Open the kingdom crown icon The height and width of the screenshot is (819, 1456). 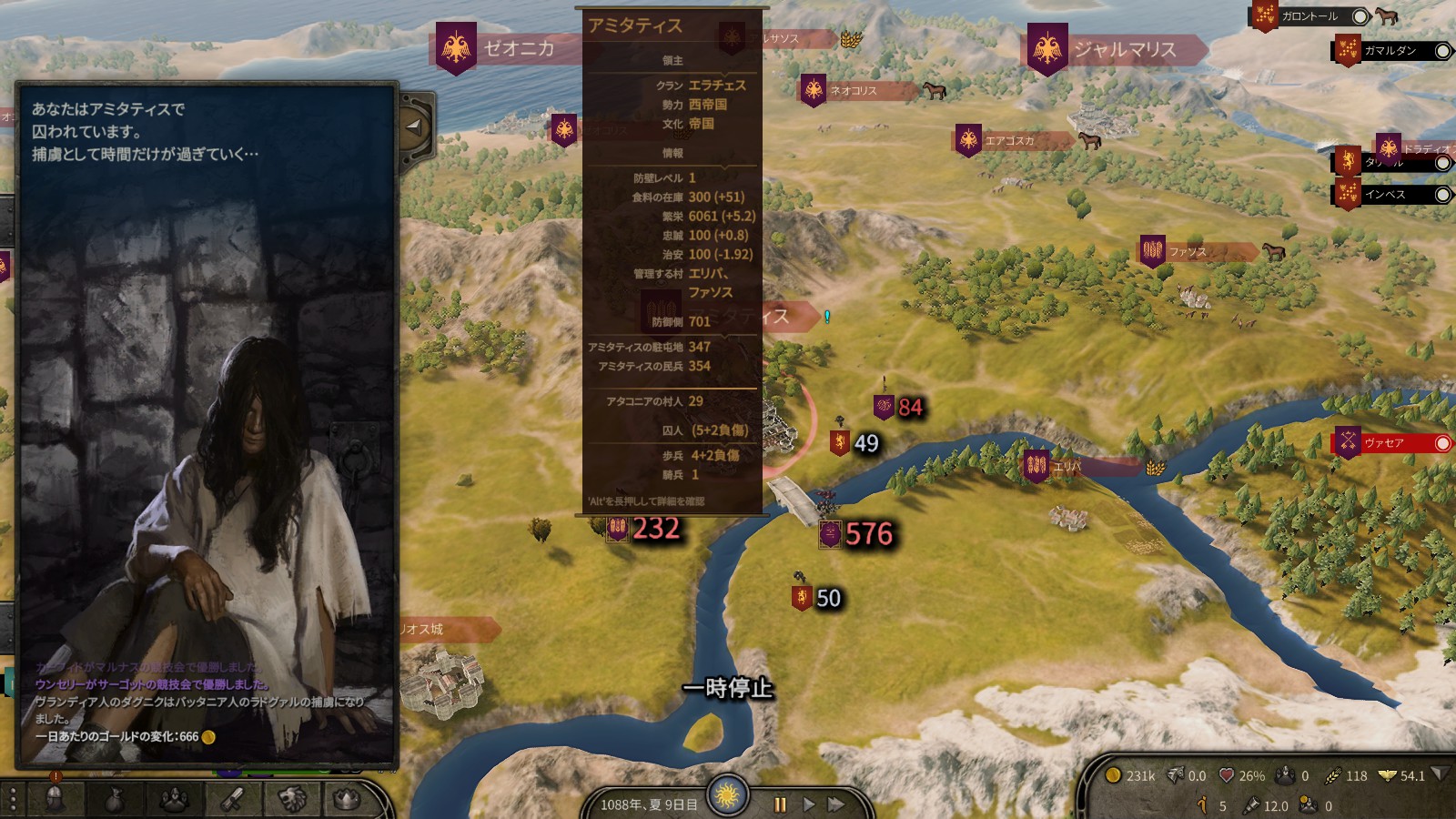coord(349,800)
